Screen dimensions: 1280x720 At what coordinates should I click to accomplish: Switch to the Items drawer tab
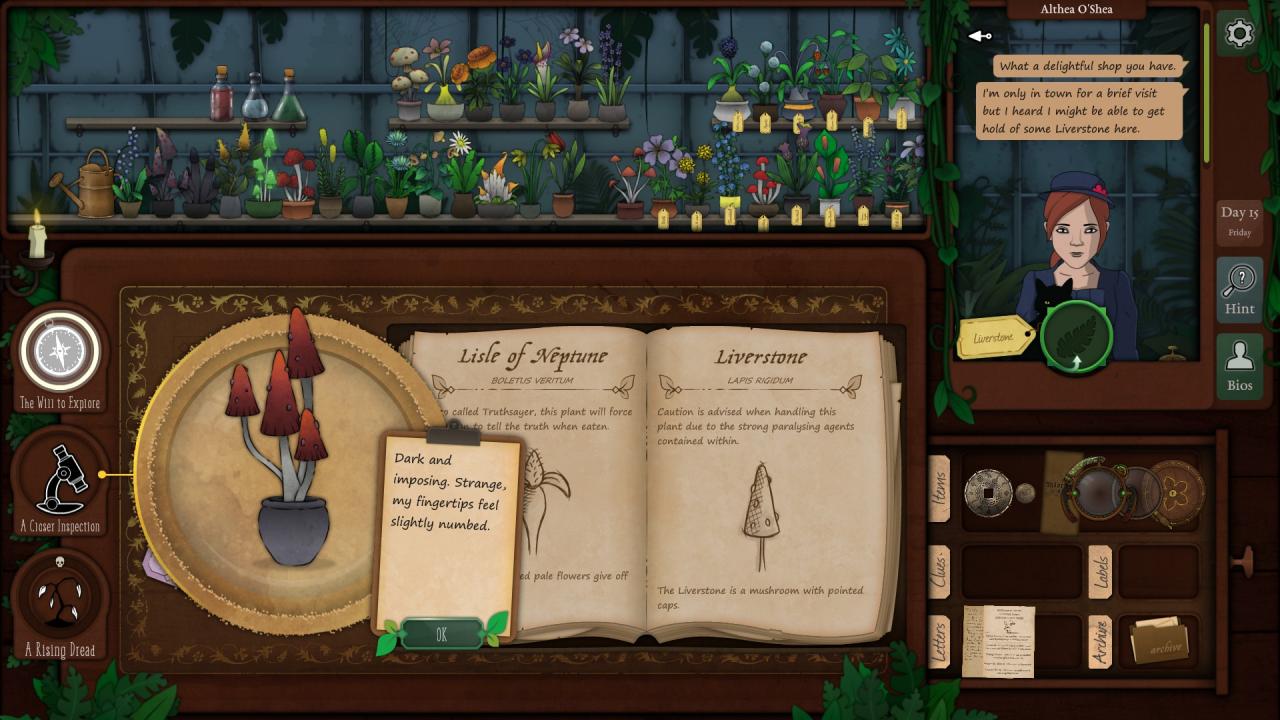pyautogui.click(x=940, y=489)
